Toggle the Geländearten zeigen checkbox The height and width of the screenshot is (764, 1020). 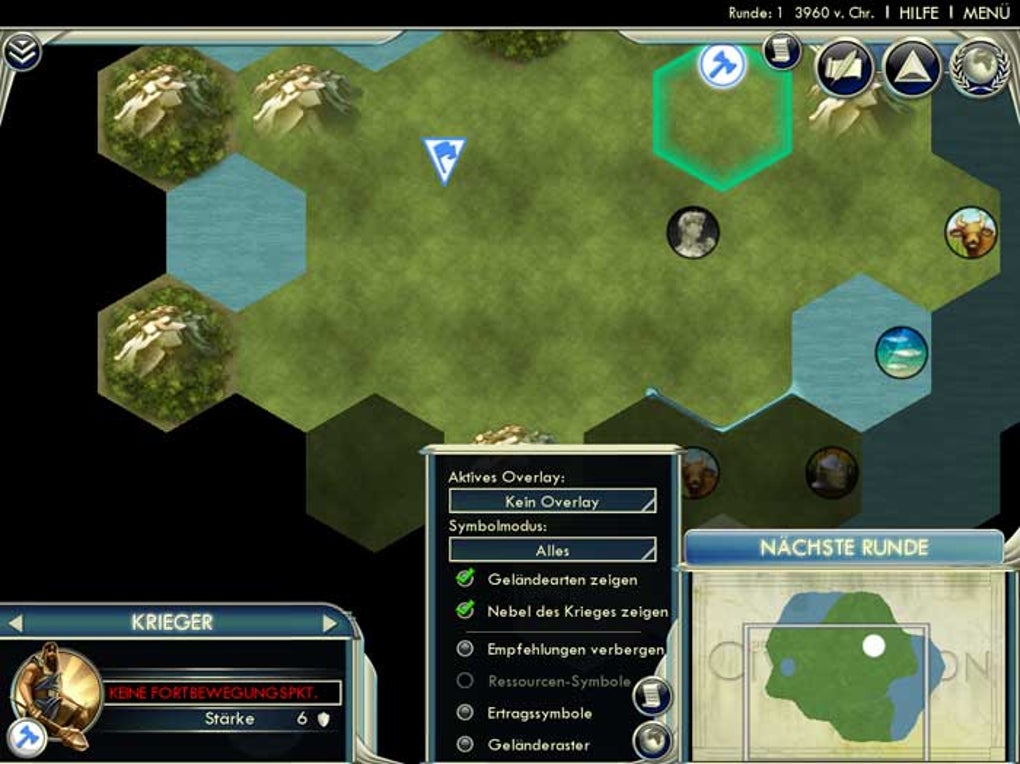465,579
